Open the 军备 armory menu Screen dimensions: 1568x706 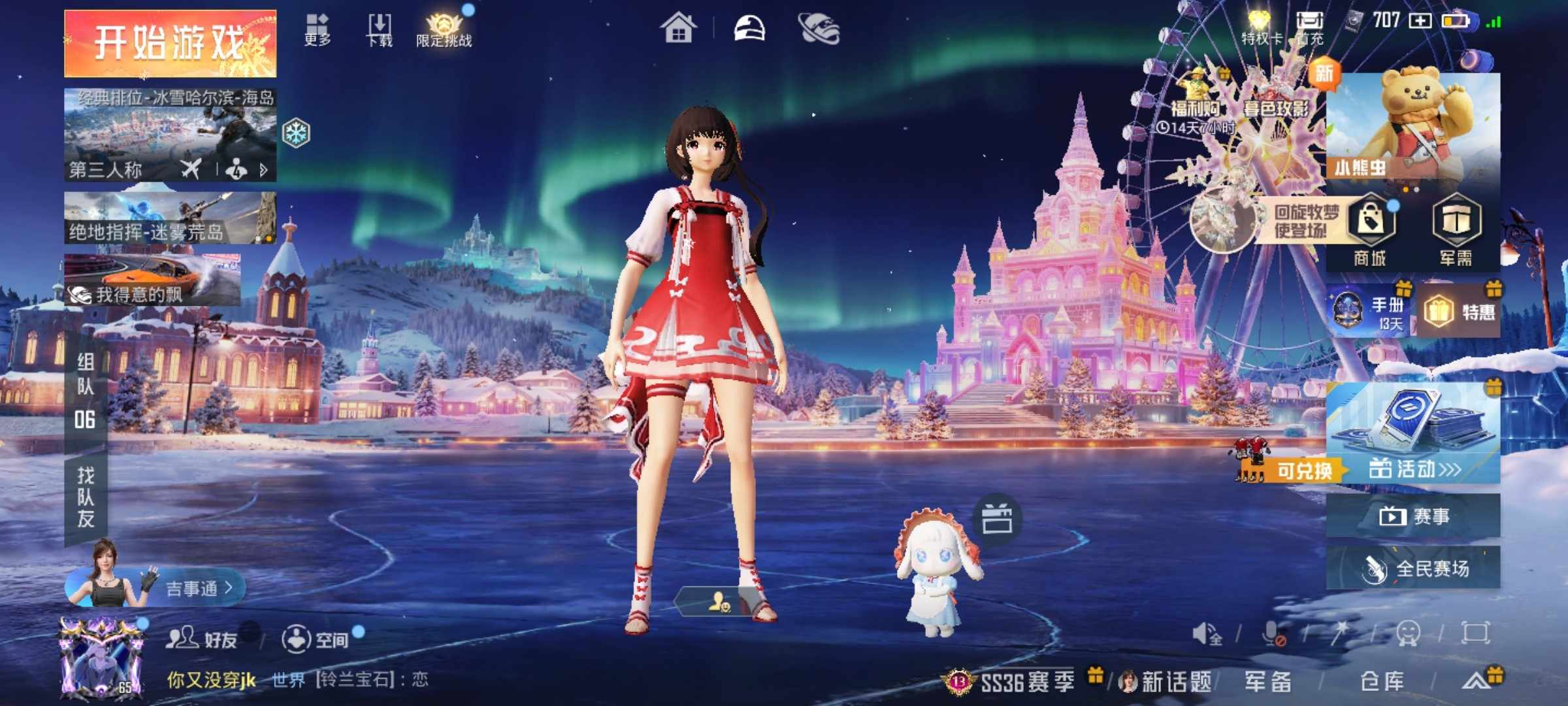[x=1267, y=681]
